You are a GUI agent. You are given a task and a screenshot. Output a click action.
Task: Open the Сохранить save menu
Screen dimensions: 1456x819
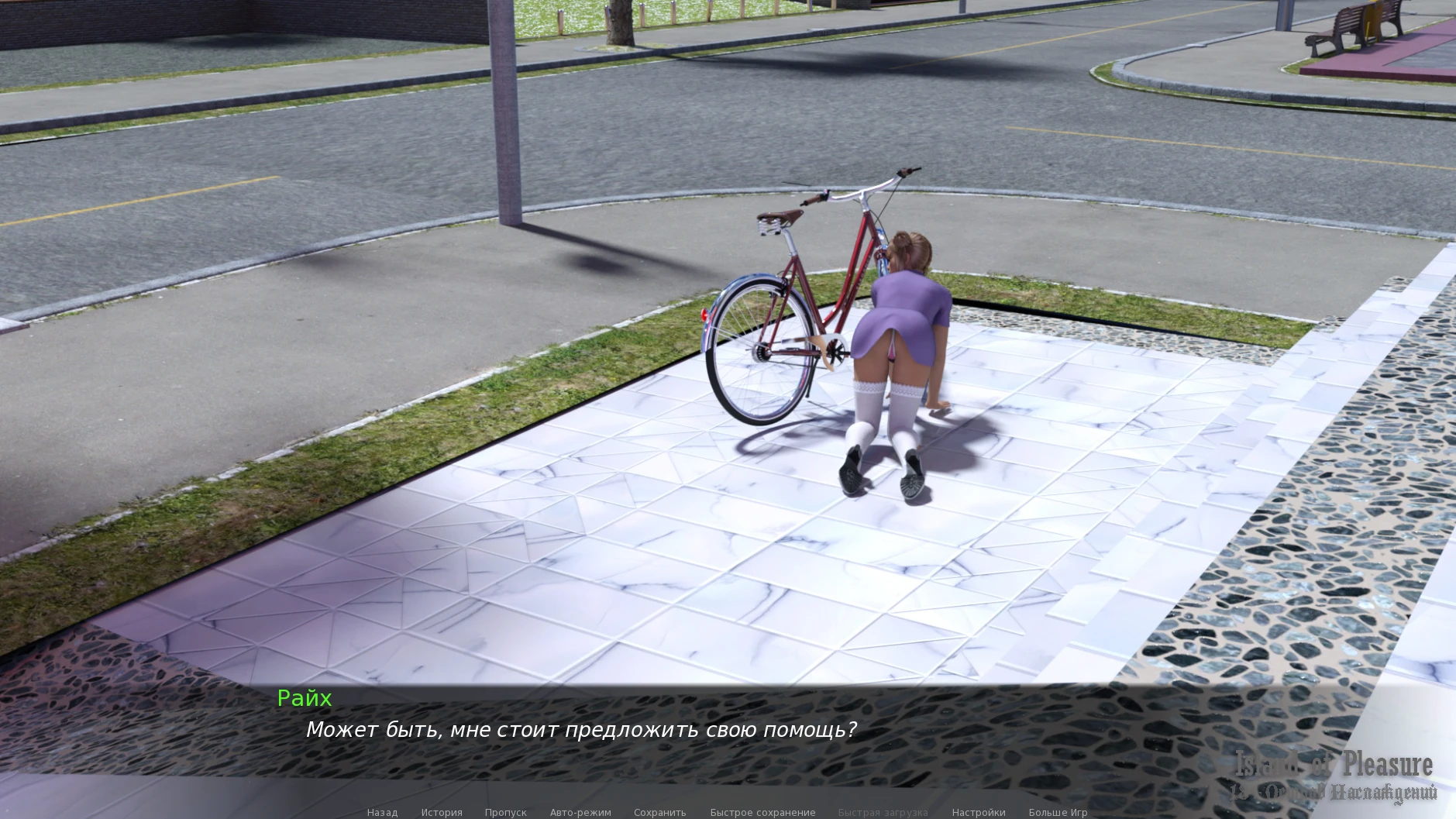659,812
